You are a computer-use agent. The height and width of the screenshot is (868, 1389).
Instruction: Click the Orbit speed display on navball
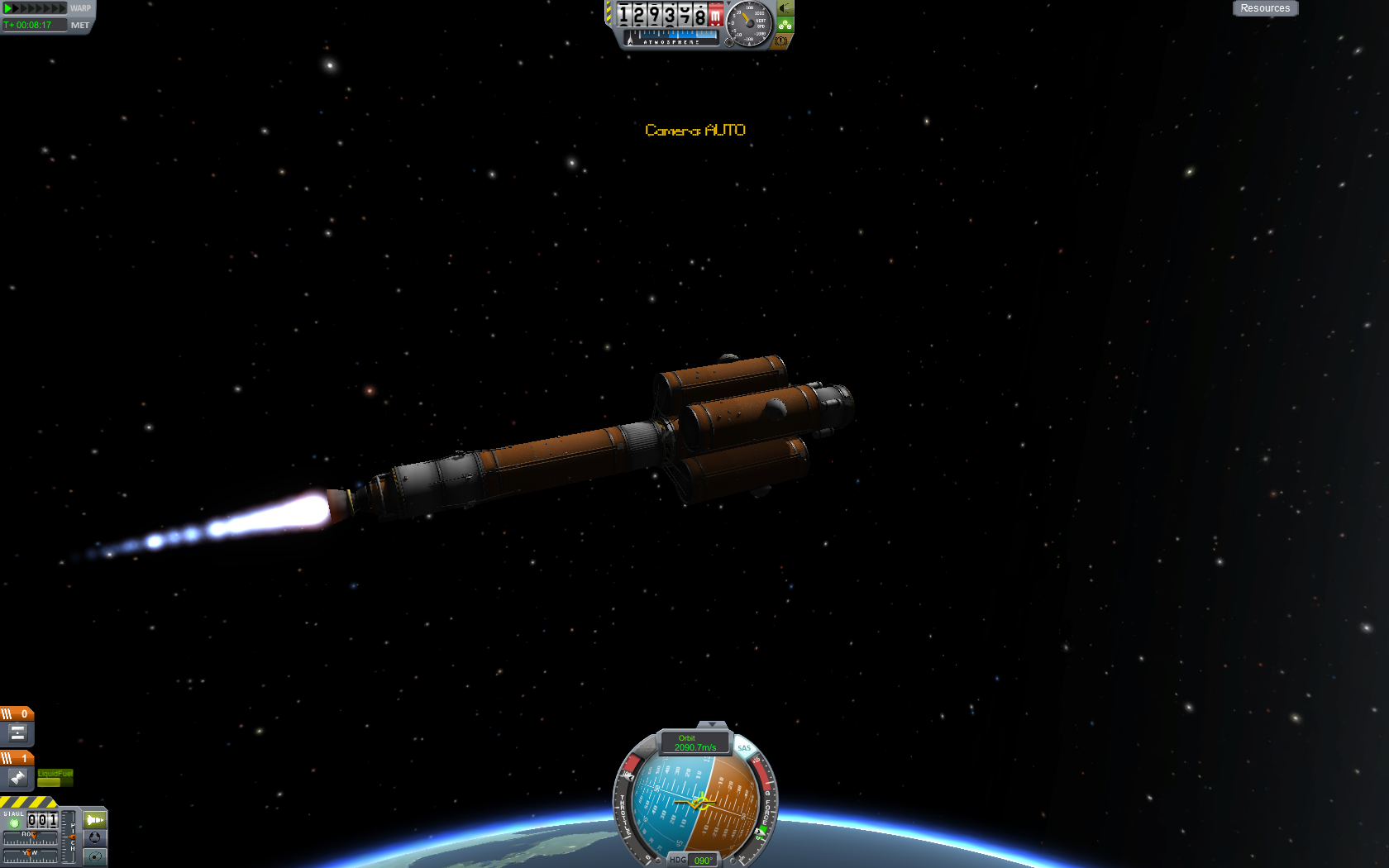coord(695,743)
